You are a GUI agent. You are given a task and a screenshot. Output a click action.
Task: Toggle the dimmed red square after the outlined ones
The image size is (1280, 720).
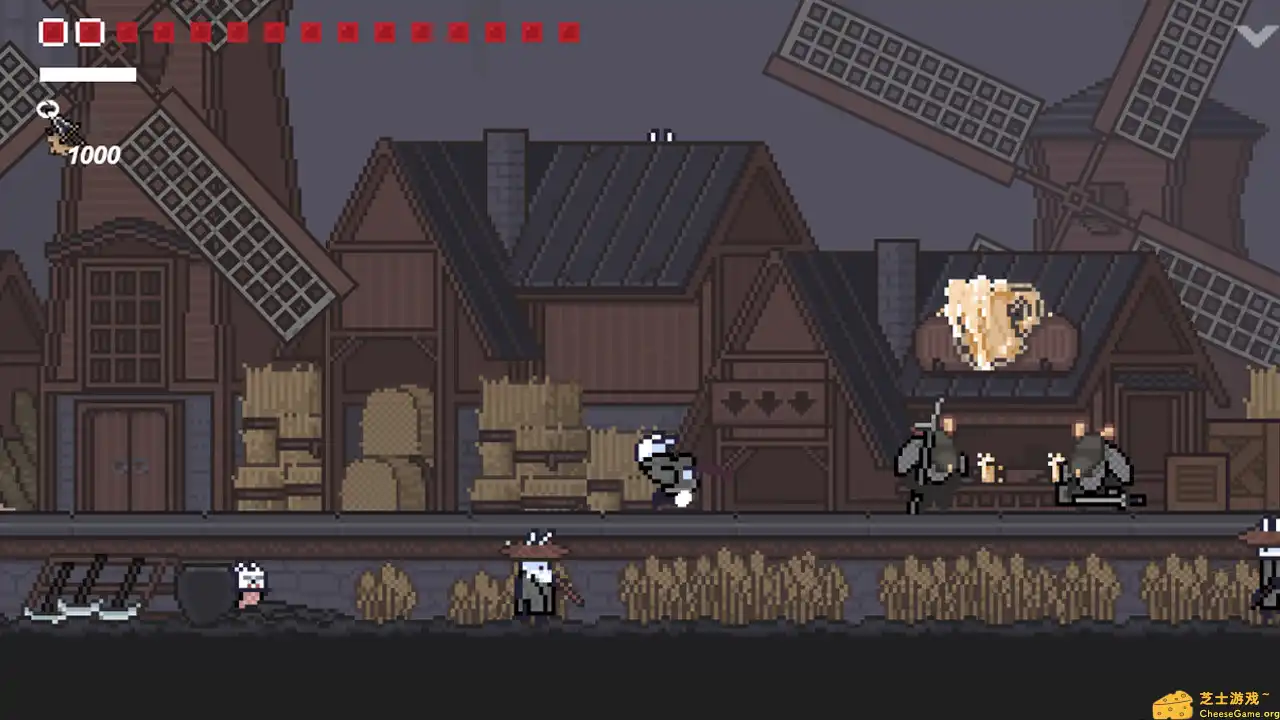(125, 33)
